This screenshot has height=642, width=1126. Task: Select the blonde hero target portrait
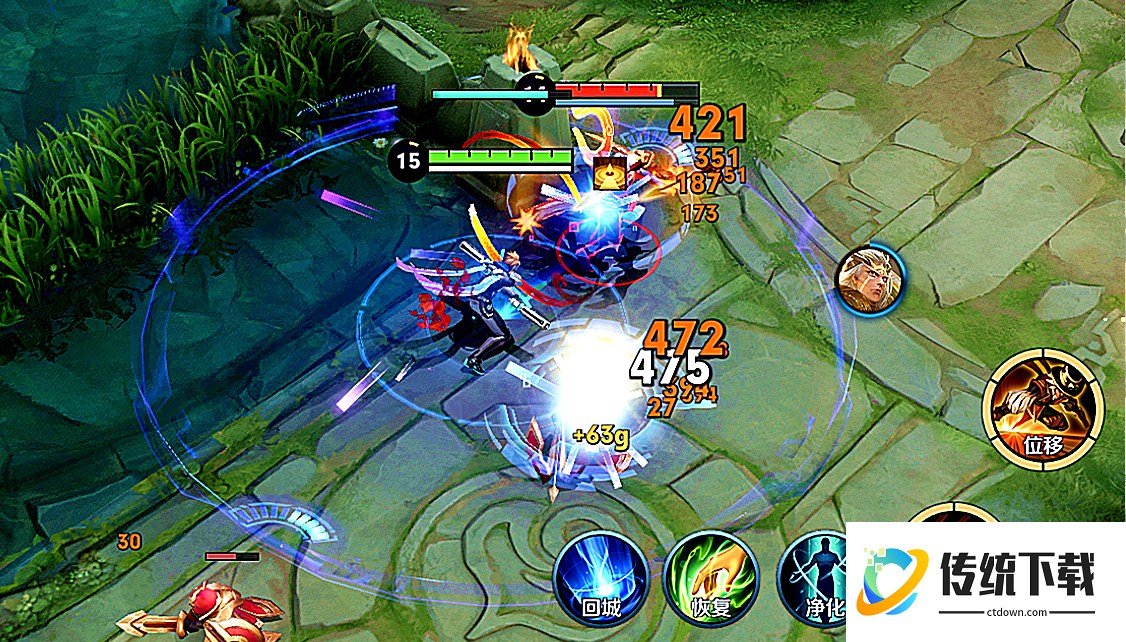pos(870,277)
